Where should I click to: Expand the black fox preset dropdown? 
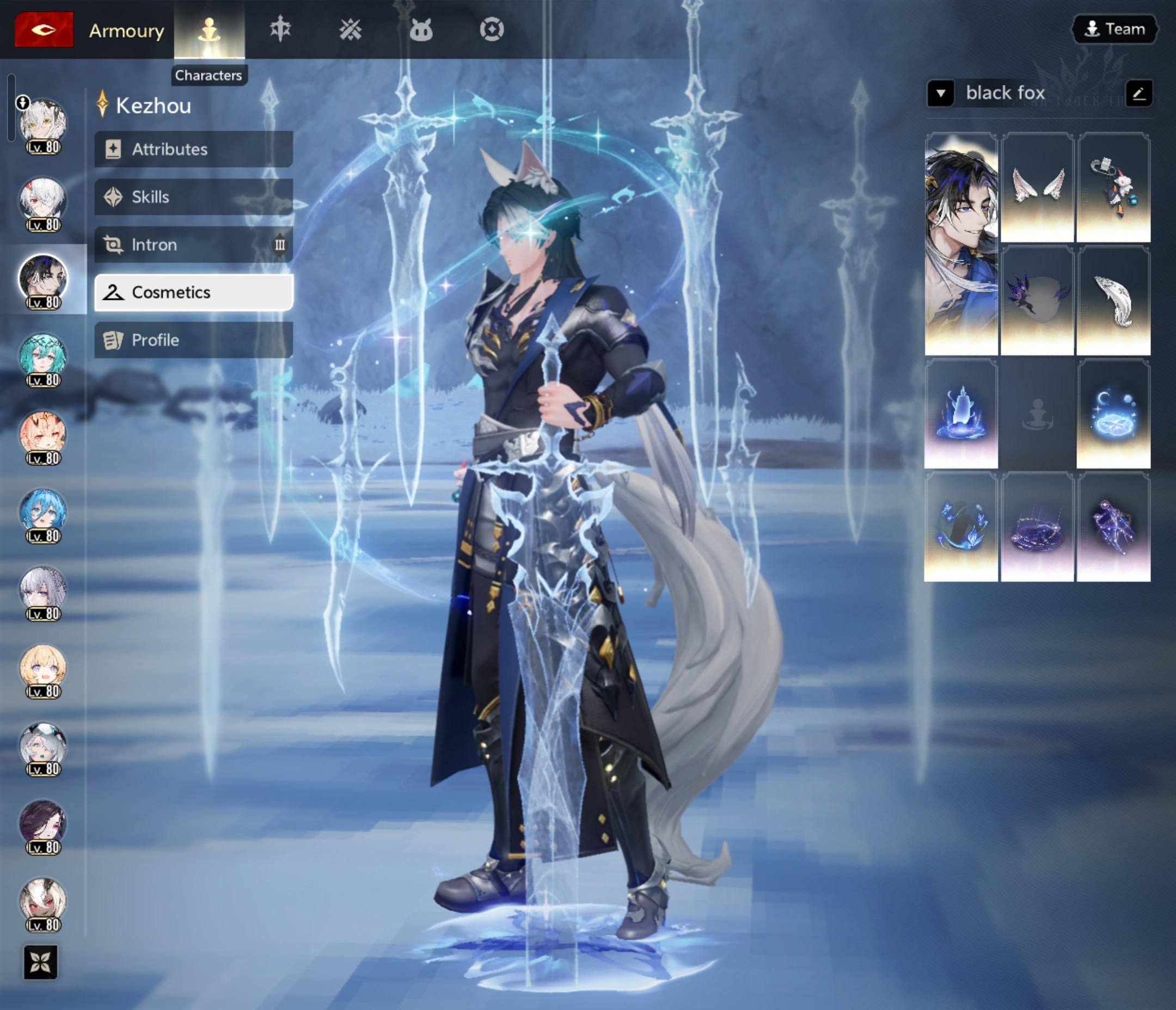(940, 93)
